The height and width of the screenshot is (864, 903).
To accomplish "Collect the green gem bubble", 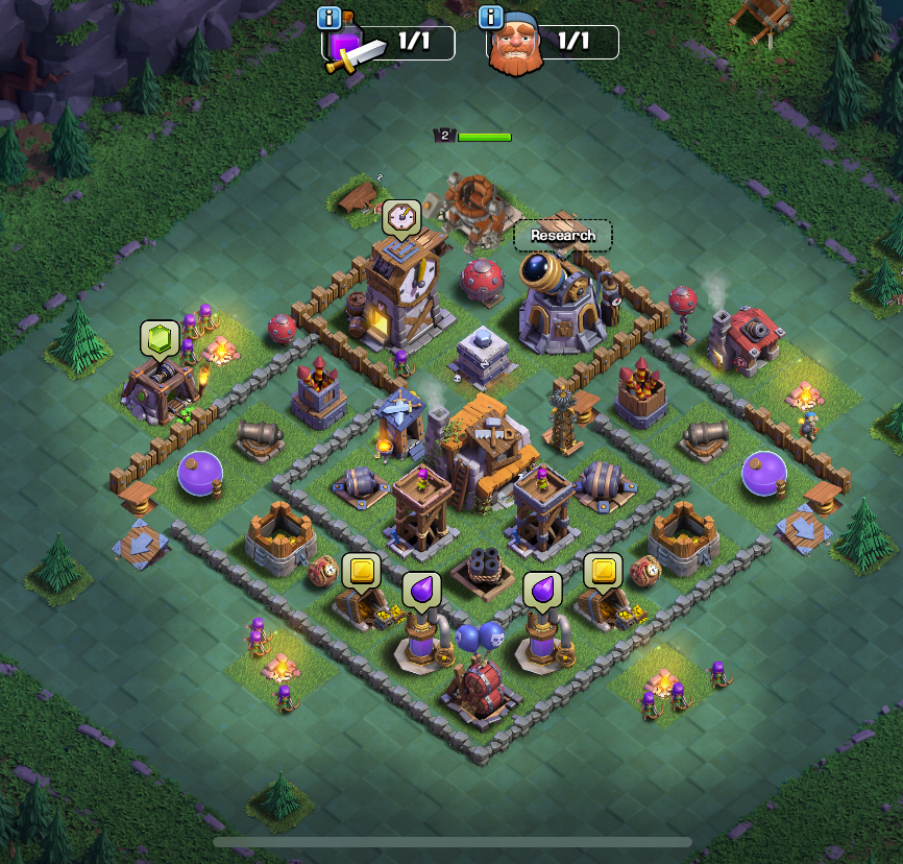I will click(x=158, y=338).
